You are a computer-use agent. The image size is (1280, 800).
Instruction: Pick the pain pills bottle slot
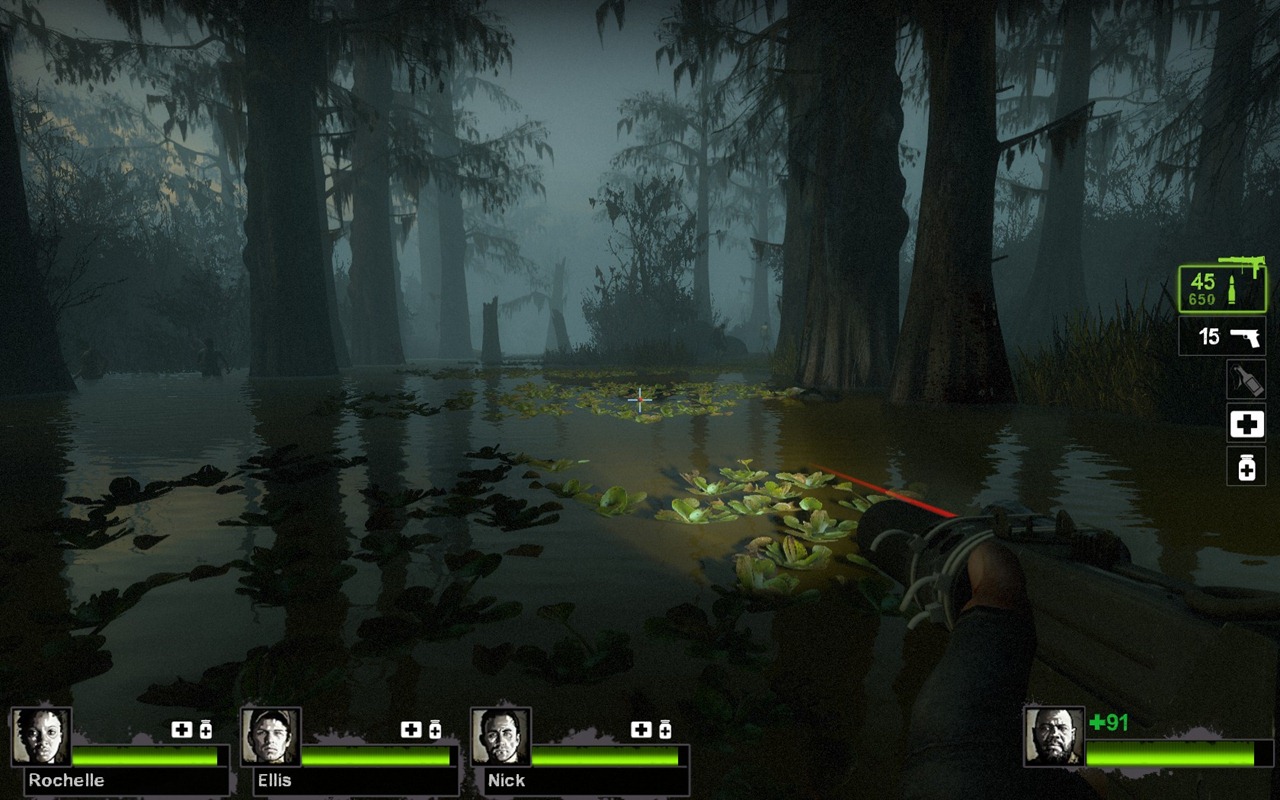(x=1246, y=467)
